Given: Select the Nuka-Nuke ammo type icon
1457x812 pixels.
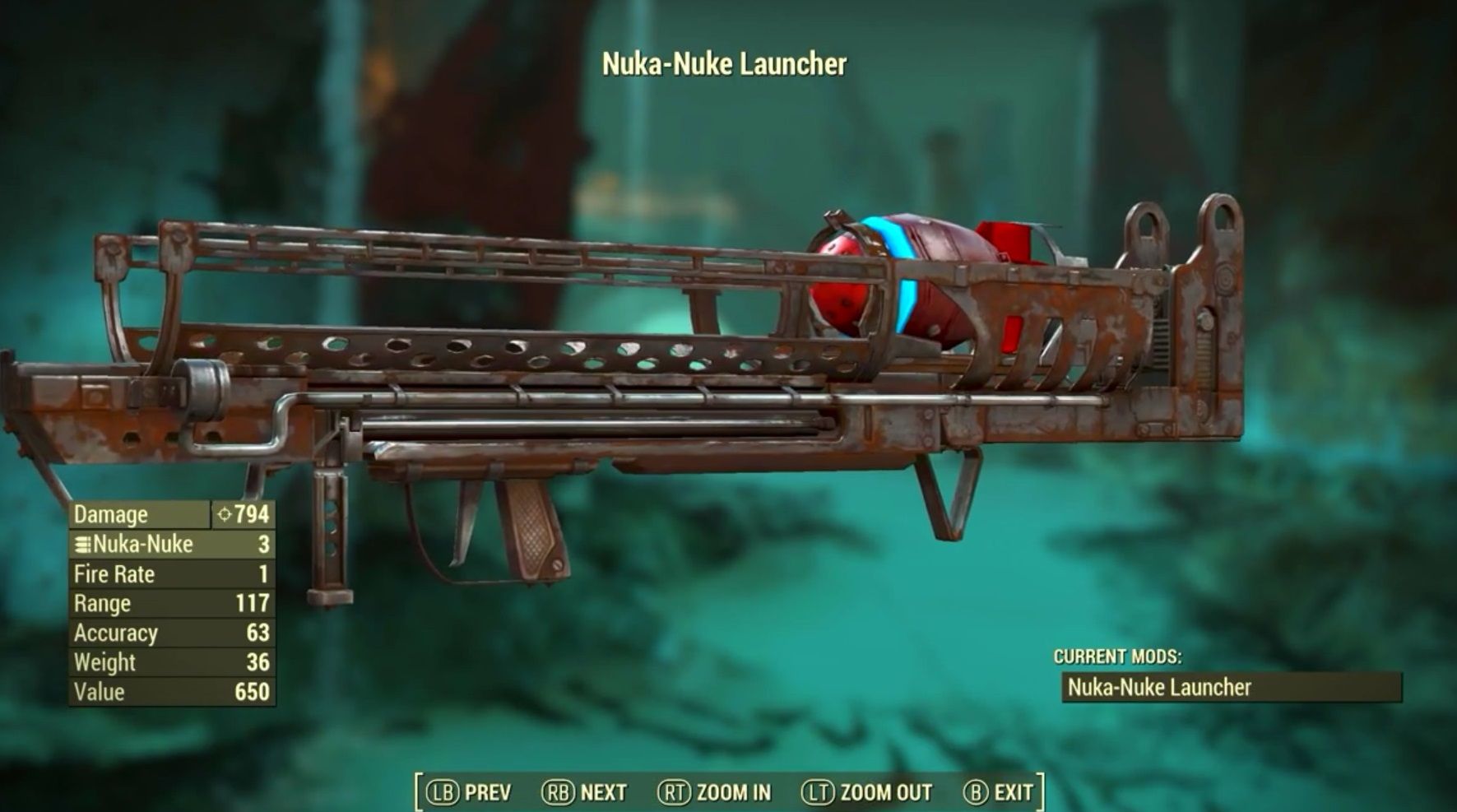Looking at the screenshot, I should (x=82, y=544).
